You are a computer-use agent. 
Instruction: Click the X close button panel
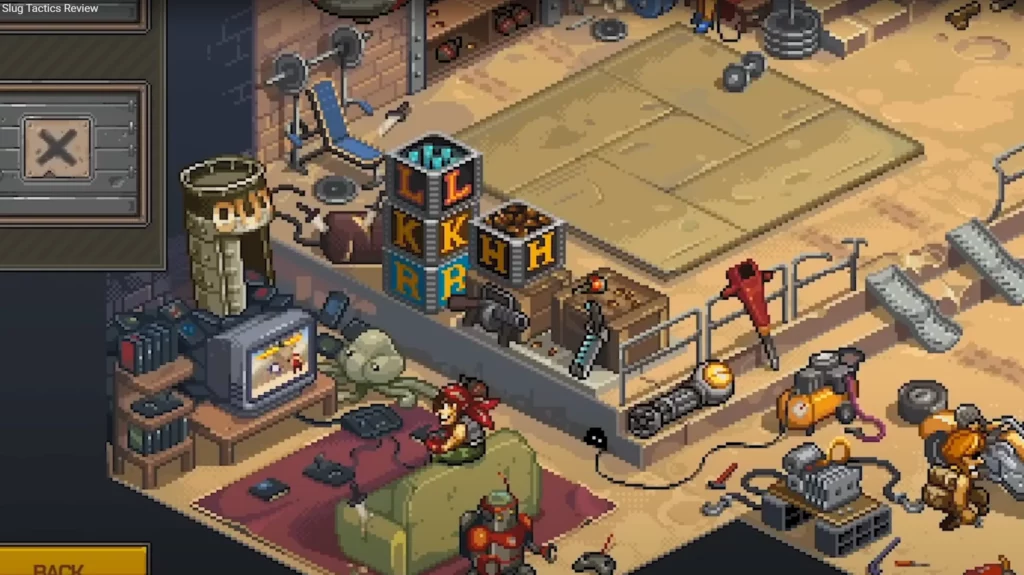click(57, 150)
